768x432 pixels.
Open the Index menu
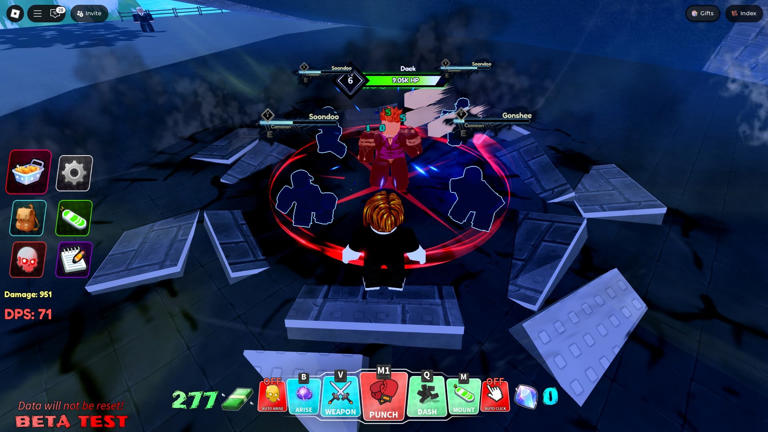click(x=744, y=14)
